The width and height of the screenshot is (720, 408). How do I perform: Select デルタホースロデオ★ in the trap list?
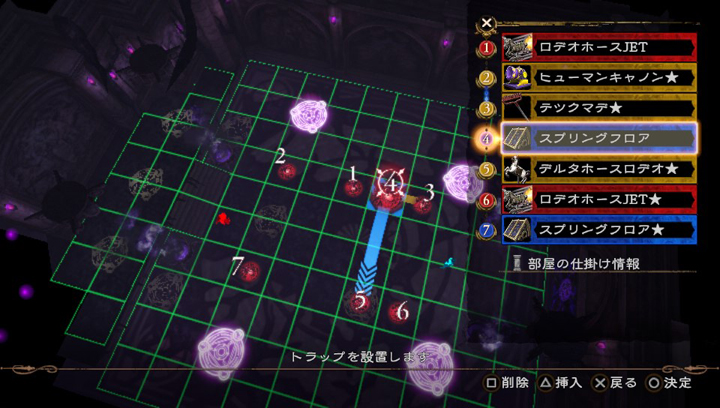click(x=598, y=168)
